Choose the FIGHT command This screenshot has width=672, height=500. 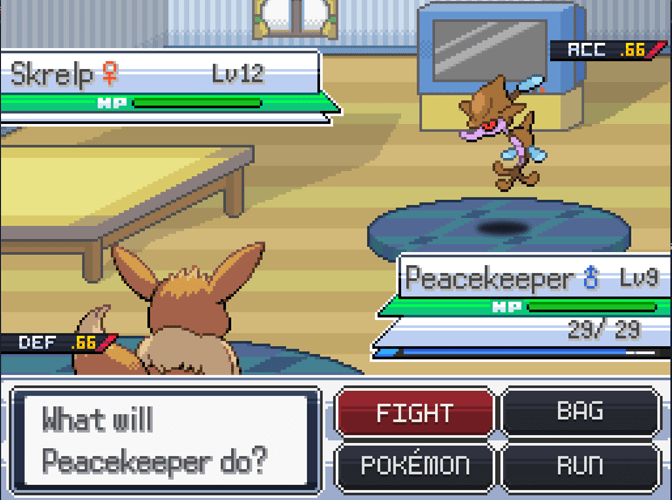pyautogui.click(x=414, y=413)
